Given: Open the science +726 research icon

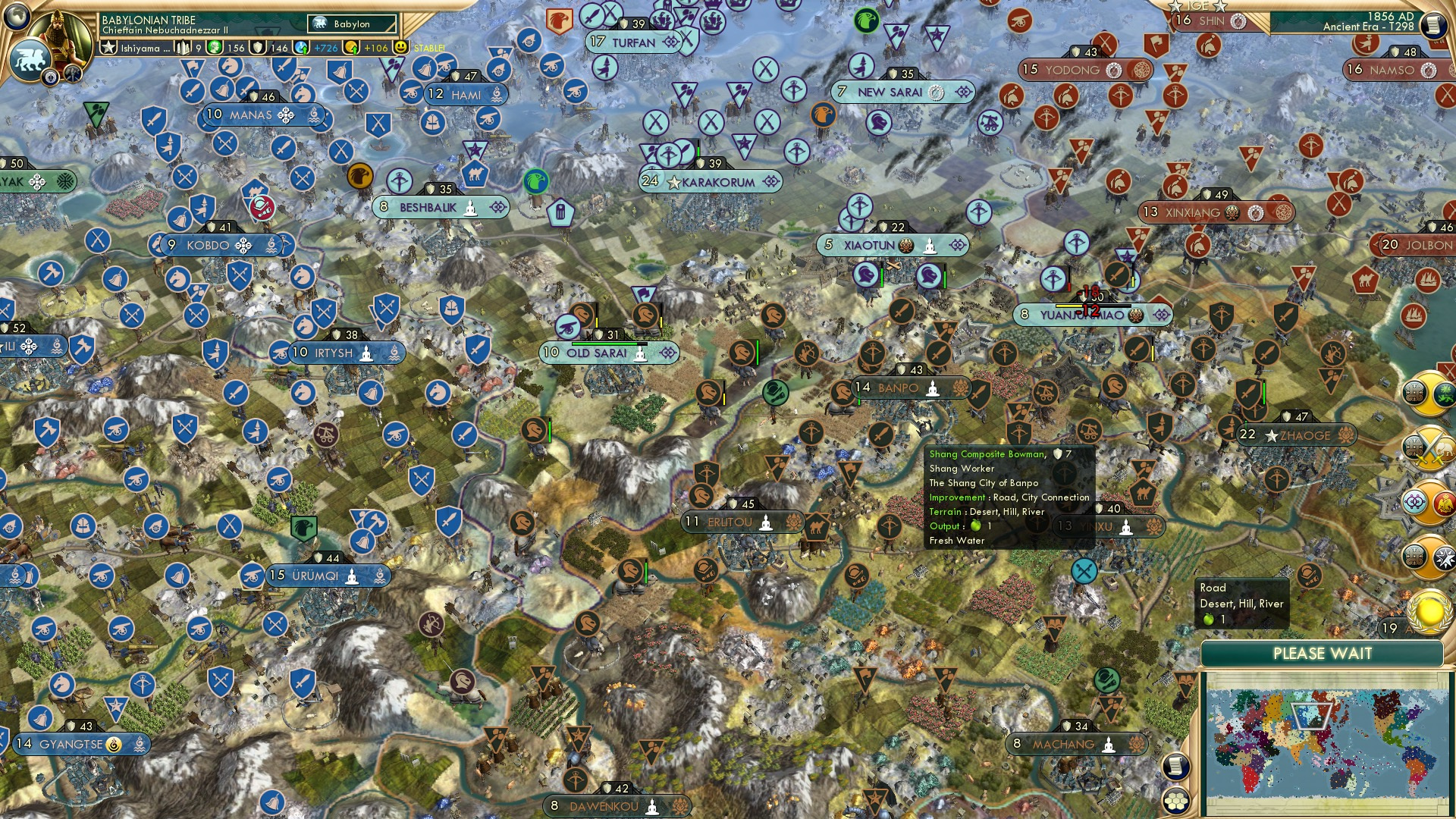Looking at the screenshot, I should click(x=302, y=48).
